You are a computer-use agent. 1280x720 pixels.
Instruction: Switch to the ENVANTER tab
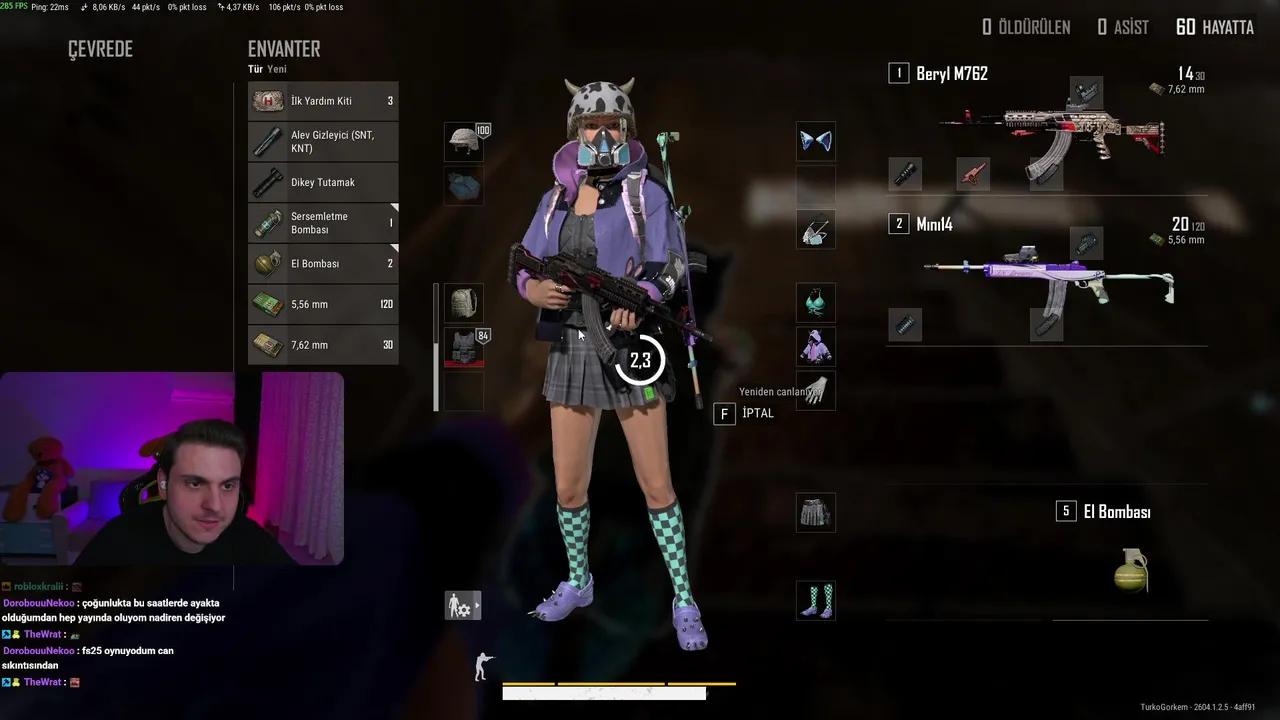tap(284, 48)
